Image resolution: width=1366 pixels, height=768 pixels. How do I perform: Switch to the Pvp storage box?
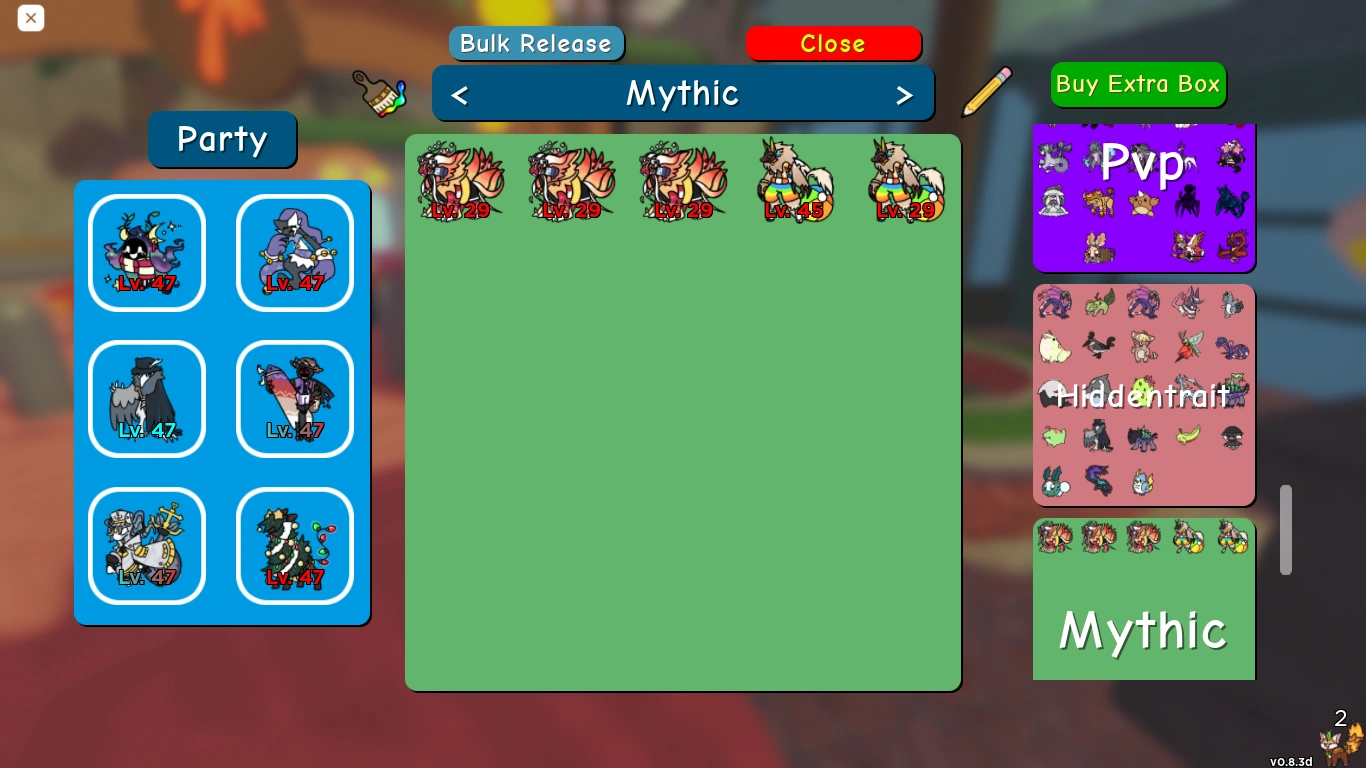pyautogui.click(x=1143, y=165)
